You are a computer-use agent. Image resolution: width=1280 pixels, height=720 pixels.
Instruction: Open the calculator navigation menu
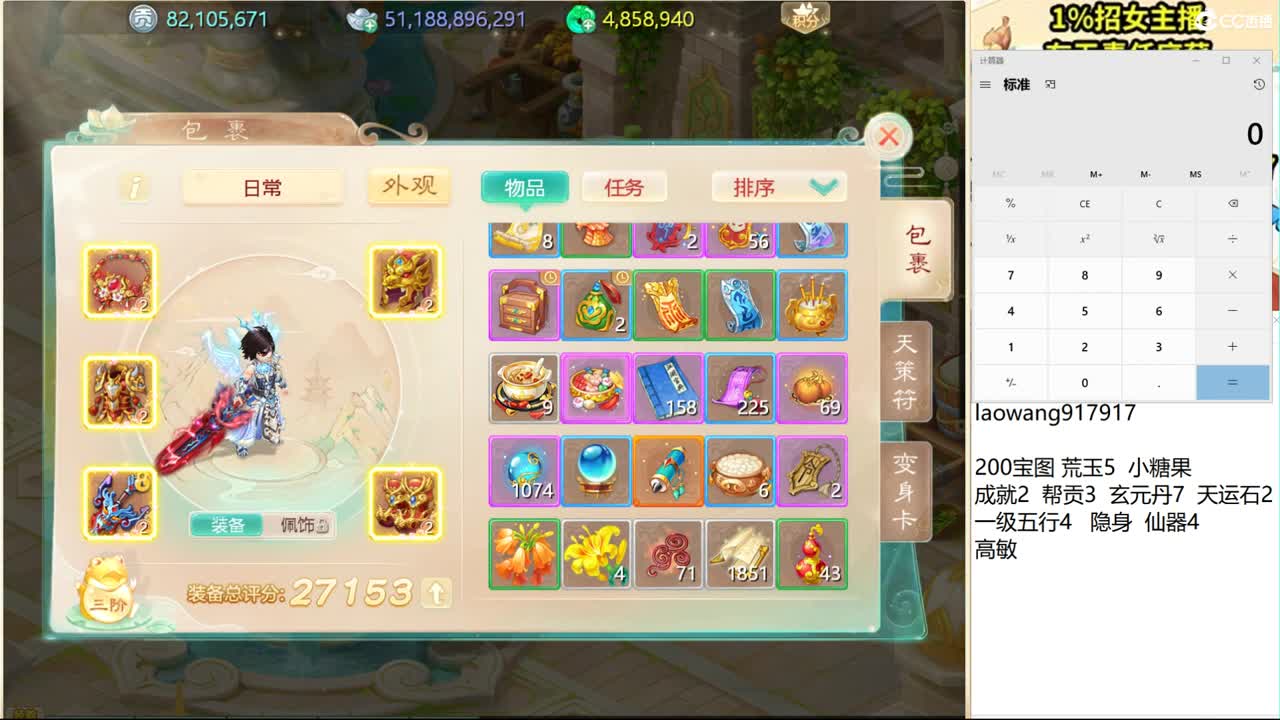tap(984, 85)
